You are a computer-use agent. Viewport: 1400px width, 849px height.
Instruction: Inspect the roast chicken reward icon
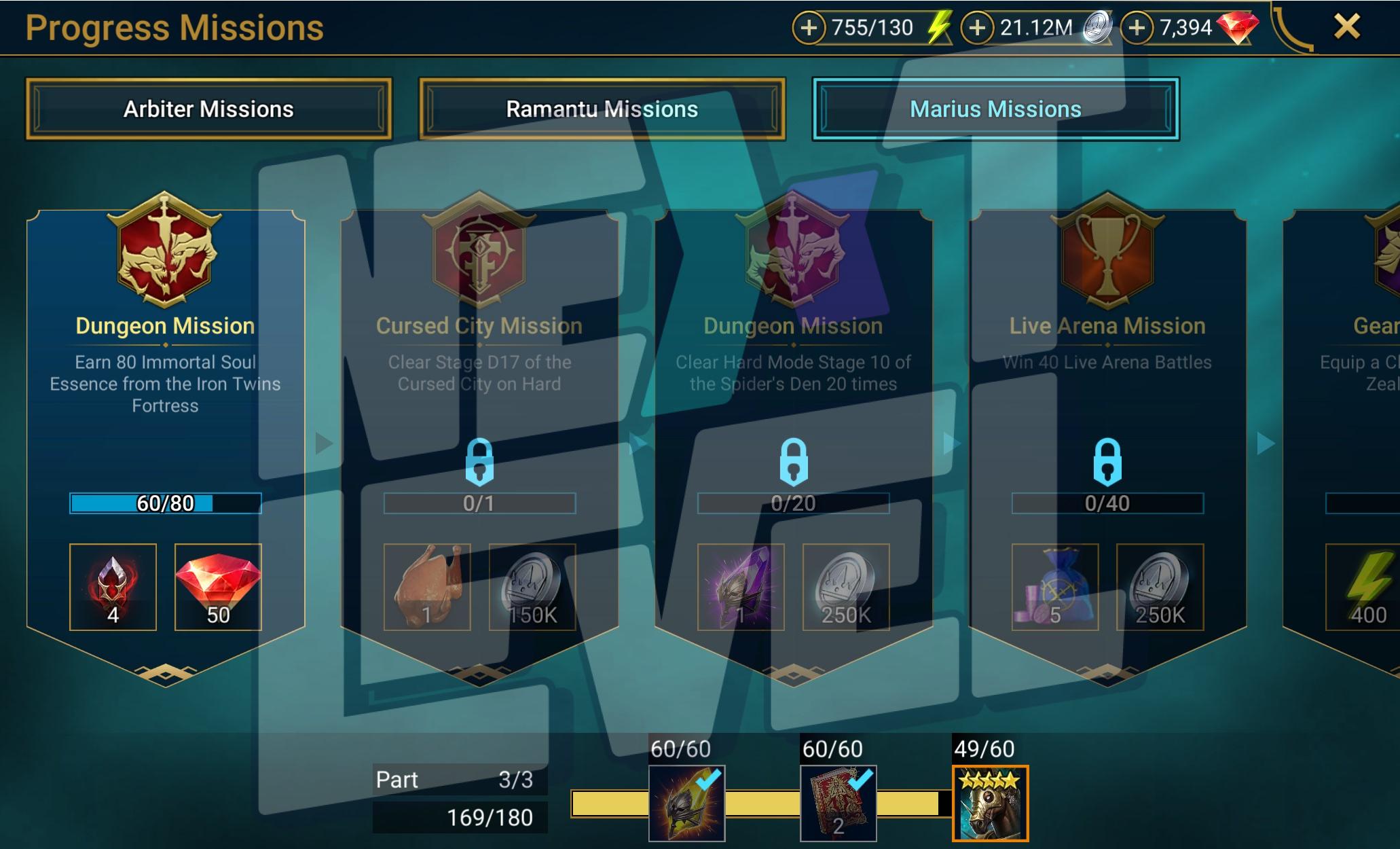click(427, 587)
